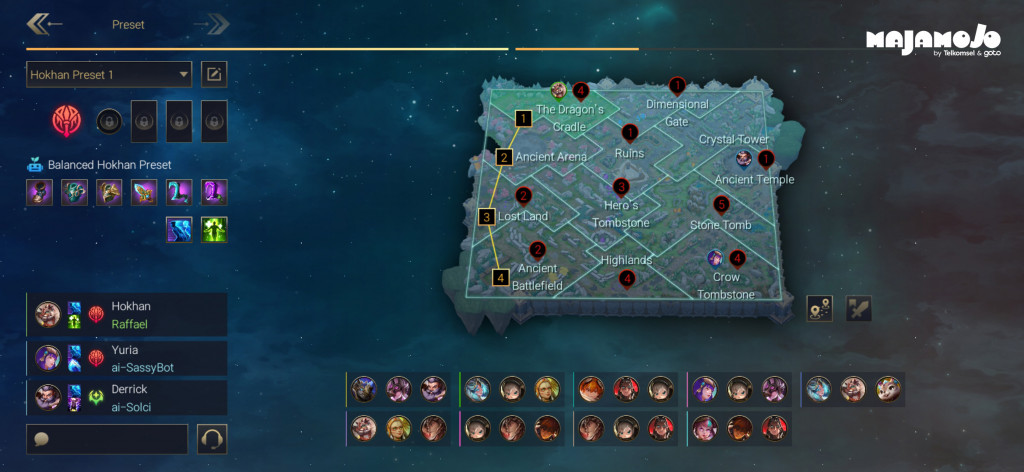1024x472 pixels.
Task: Pick the Dimensional Gate landing zone
Action: pos(677,112)
